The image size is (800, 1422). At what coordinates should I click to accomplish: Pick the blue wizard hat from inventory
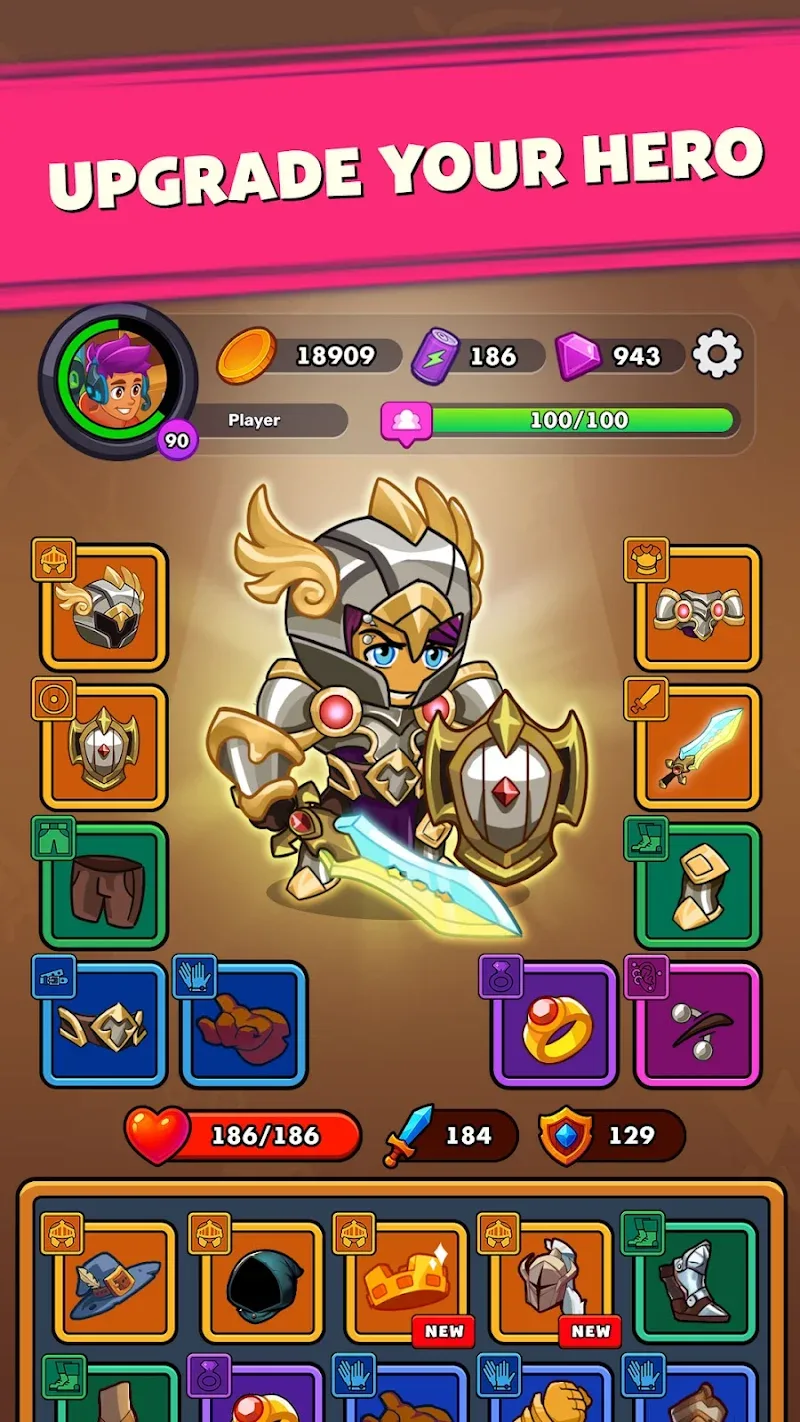114,1282
